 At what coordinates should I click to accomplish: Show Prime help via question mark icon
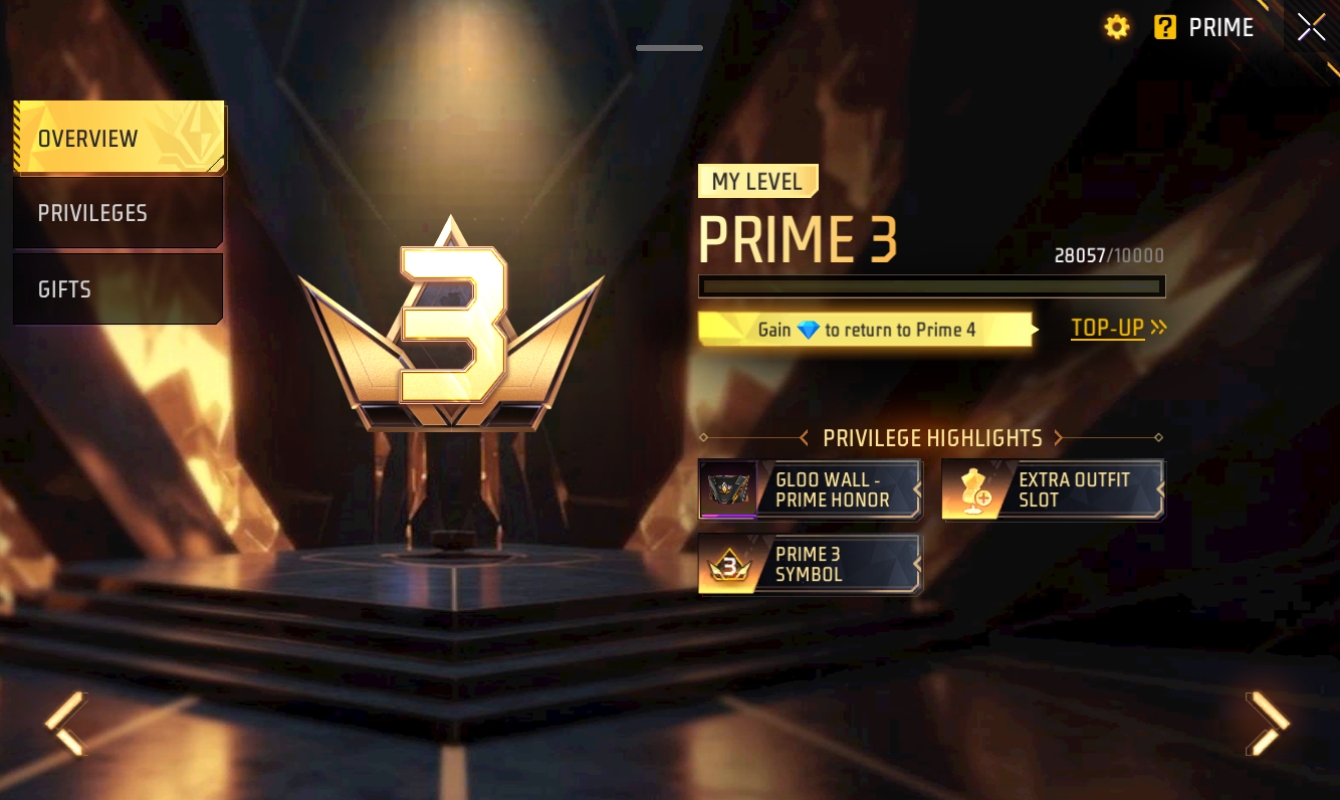[1165, 28]
